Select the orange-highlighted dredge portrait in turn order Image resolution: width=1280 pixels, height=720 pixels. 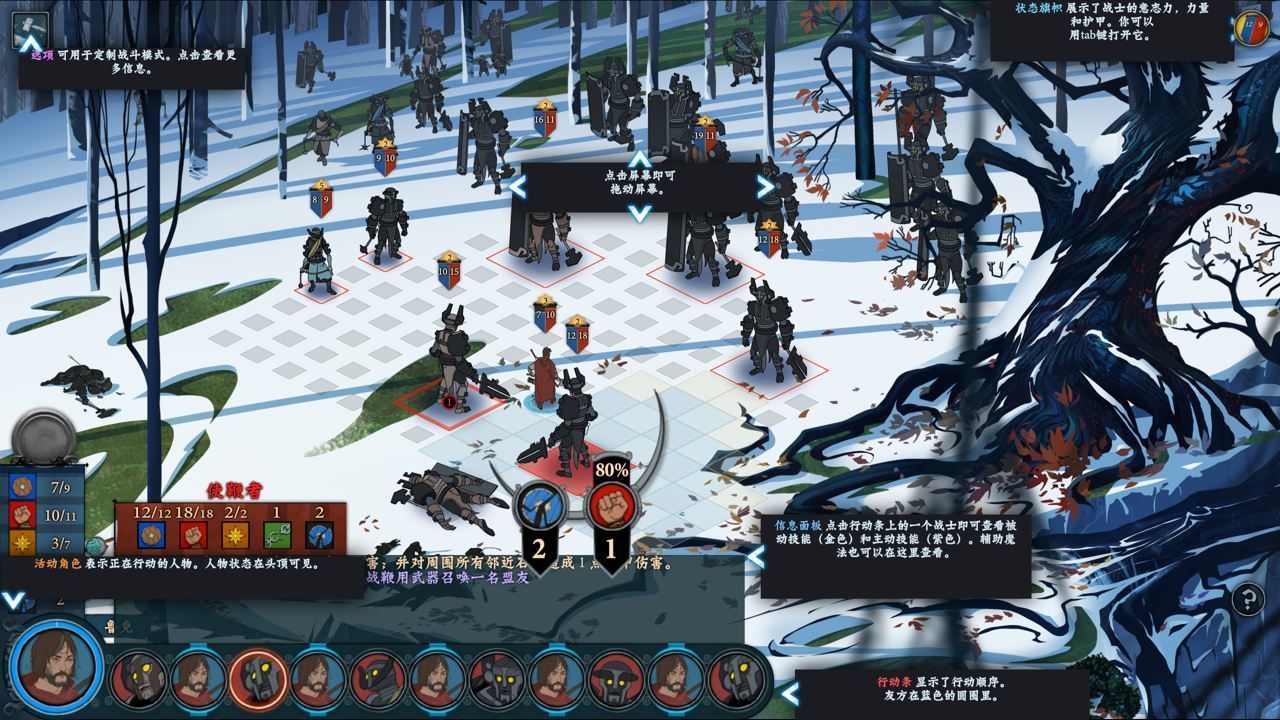pos(258,678)
